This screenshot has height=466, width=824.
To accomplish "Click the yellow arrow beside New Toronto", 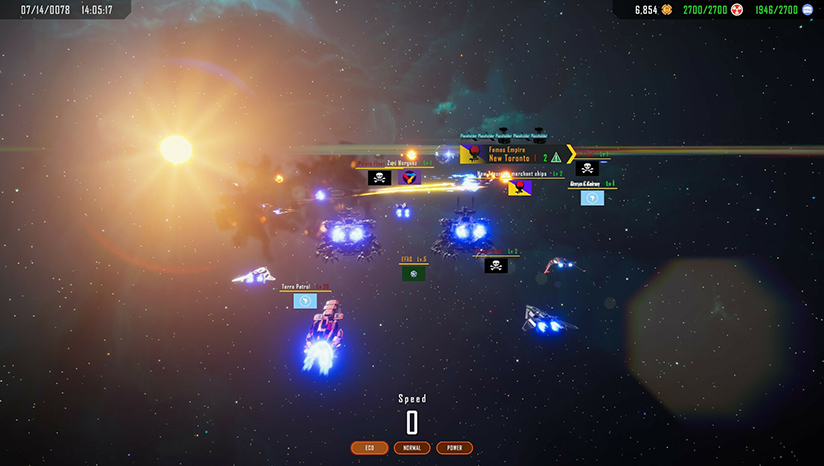I will coord(571,154).
